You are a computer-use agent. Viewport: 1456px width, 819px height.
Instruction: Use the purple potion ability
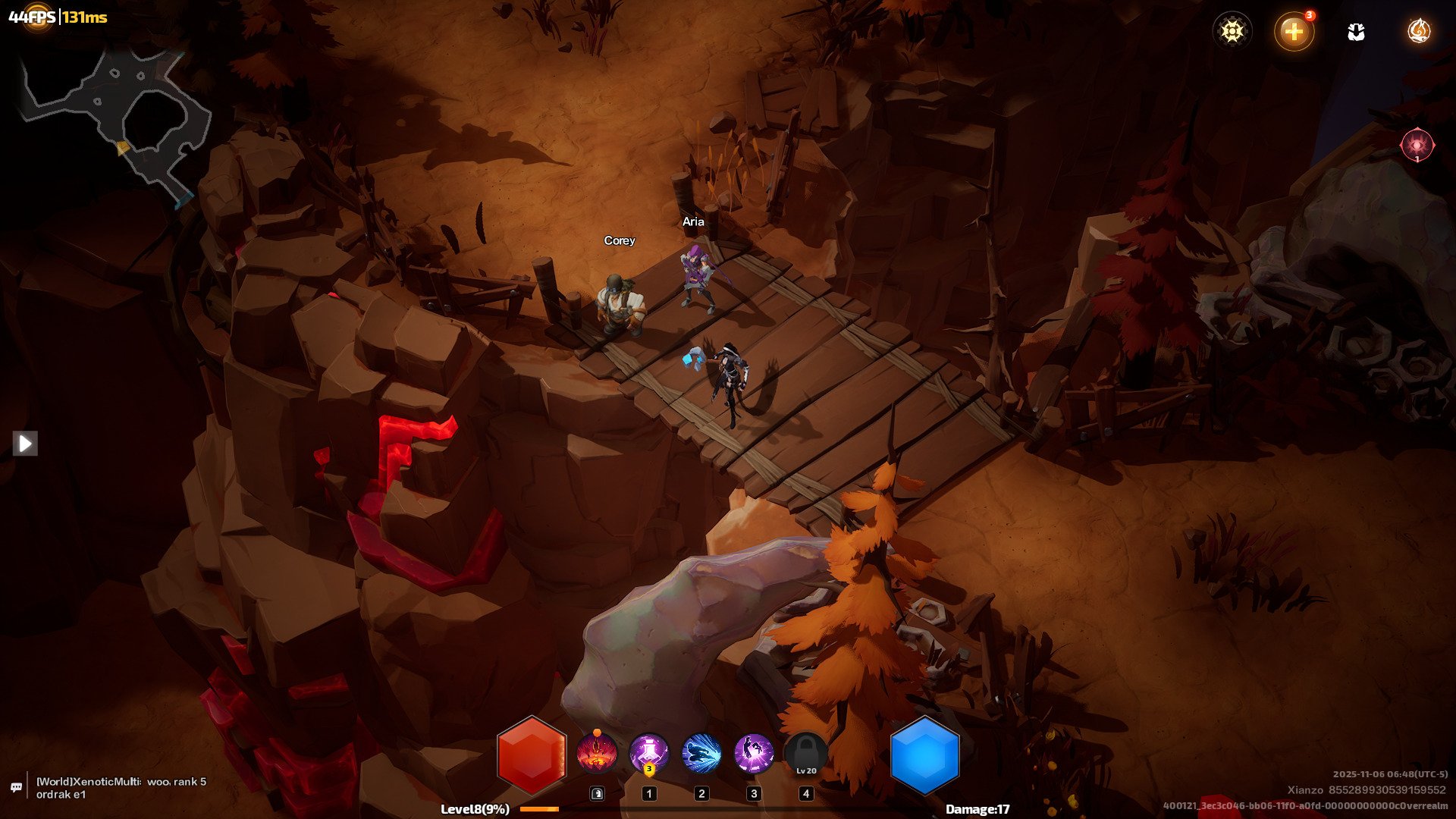(x=649, y=754)
